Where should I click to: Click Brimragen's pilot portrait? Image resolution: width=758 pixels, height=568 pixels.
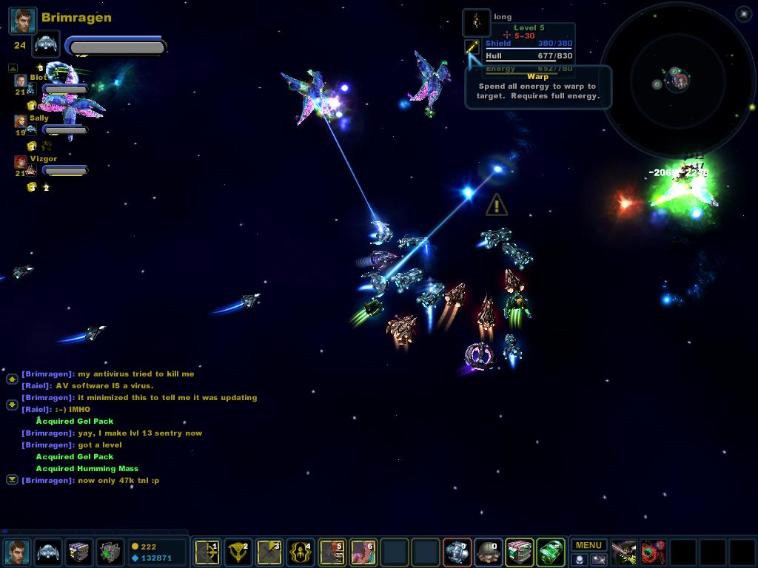pos(23,19)
